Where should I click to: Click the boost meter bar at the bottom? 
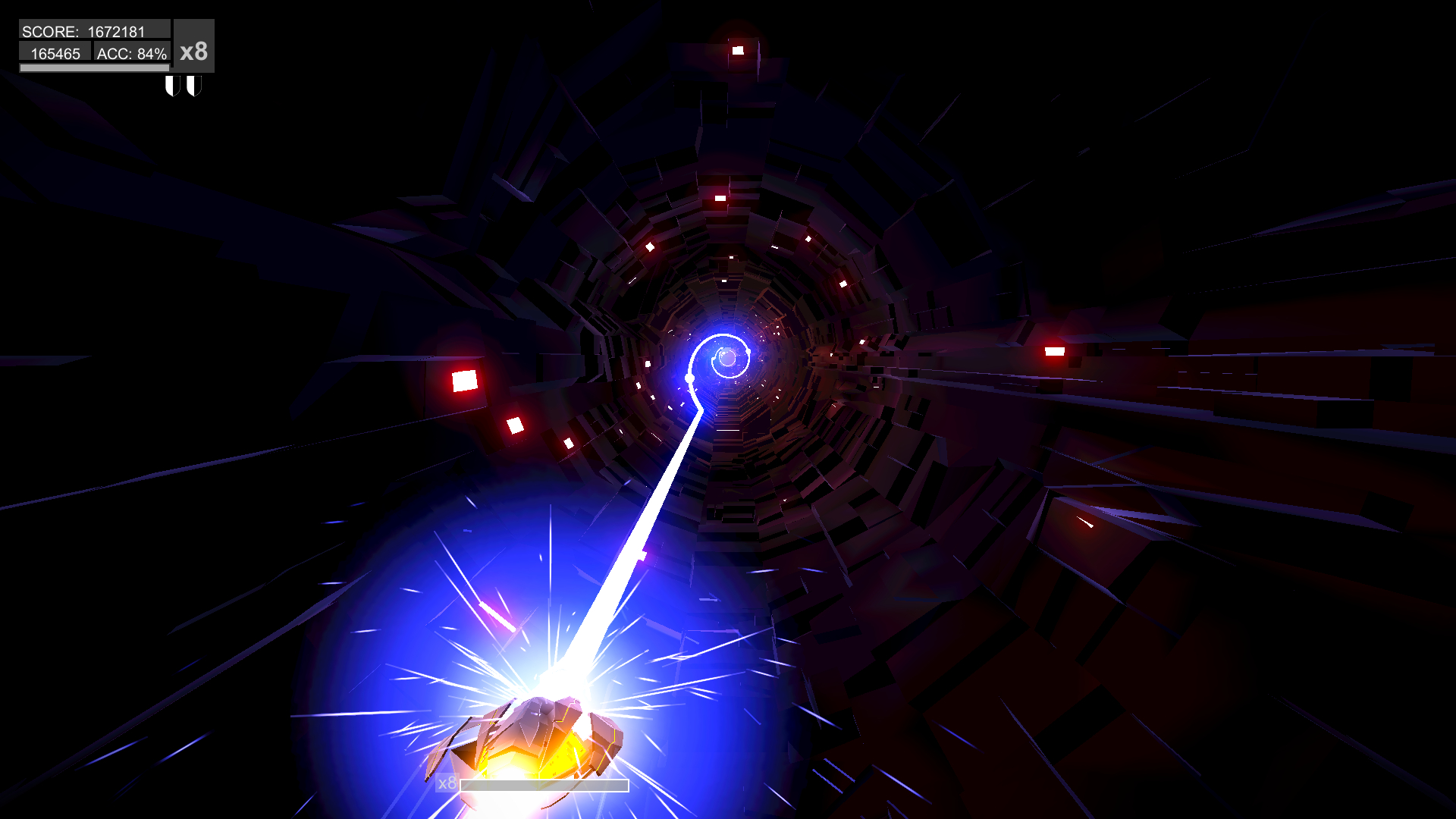544,786
